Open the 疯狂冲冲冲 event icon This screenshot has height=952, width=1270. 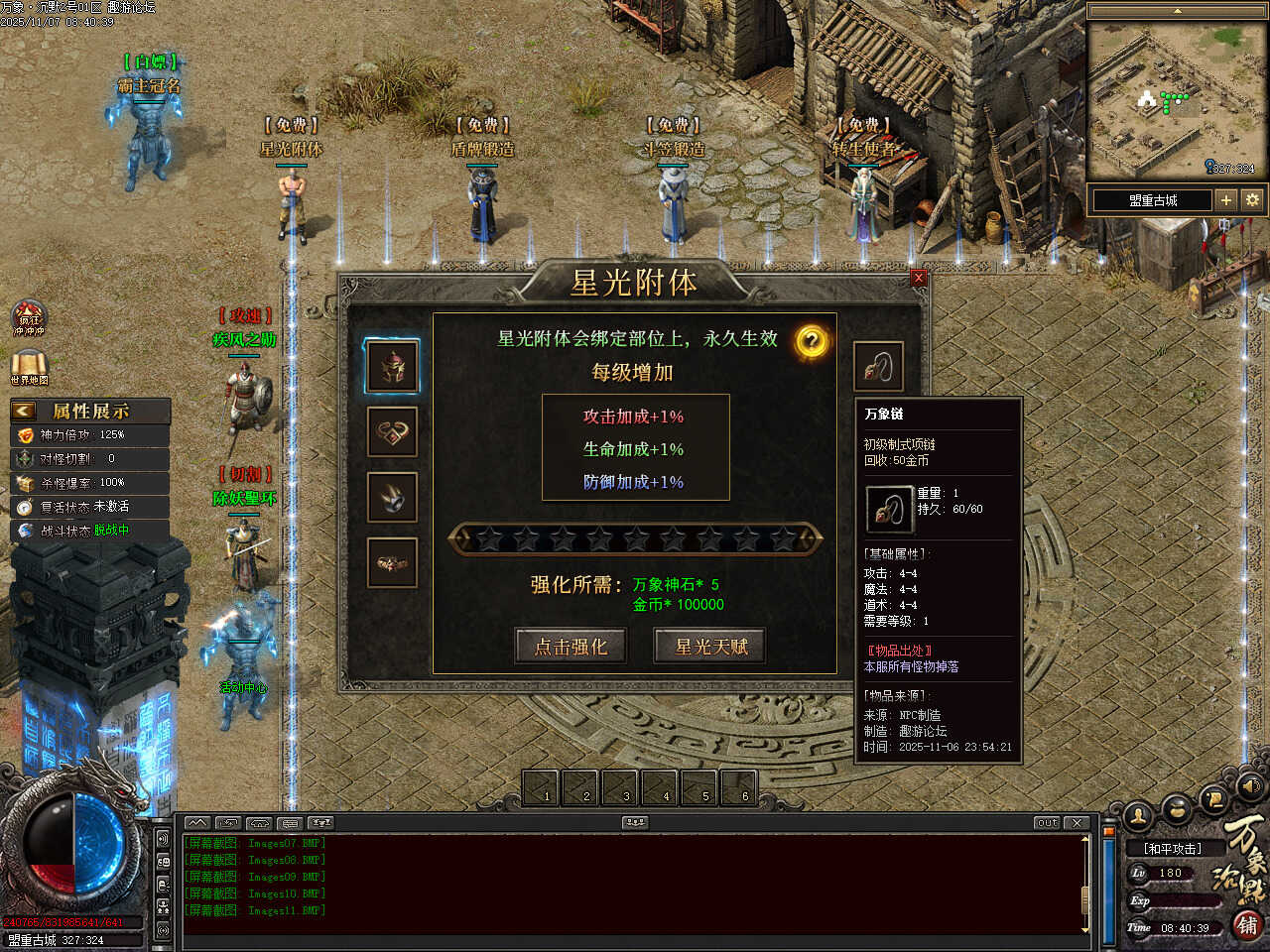click(x=29, y=319)
